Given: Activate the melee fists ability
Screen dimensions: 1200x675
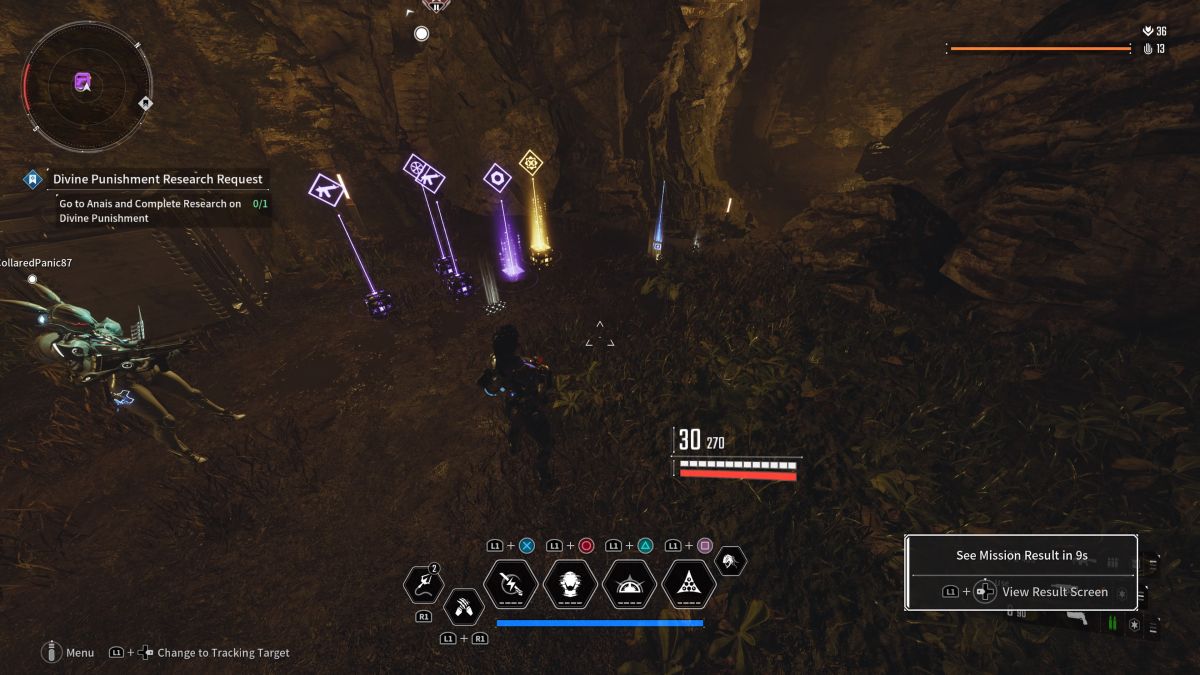Looking at the screenshot, I should tap(463, 605).
